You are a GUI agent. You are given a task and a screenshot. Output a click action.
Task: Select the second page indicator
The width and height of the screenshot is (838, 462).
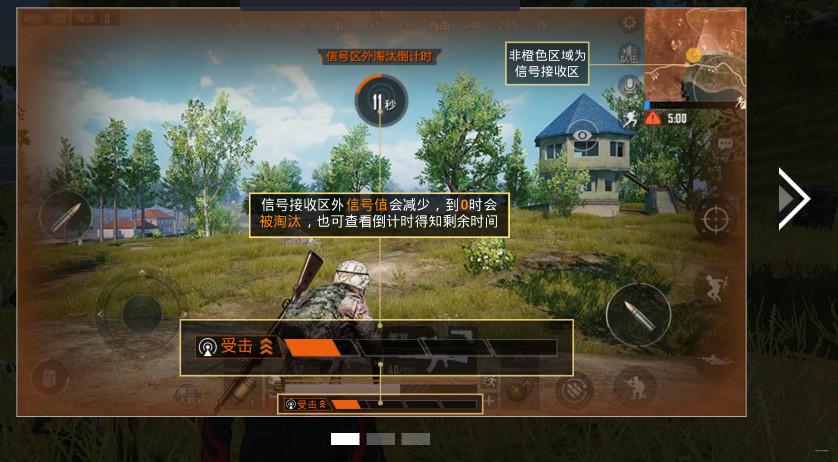click(380, 439)
